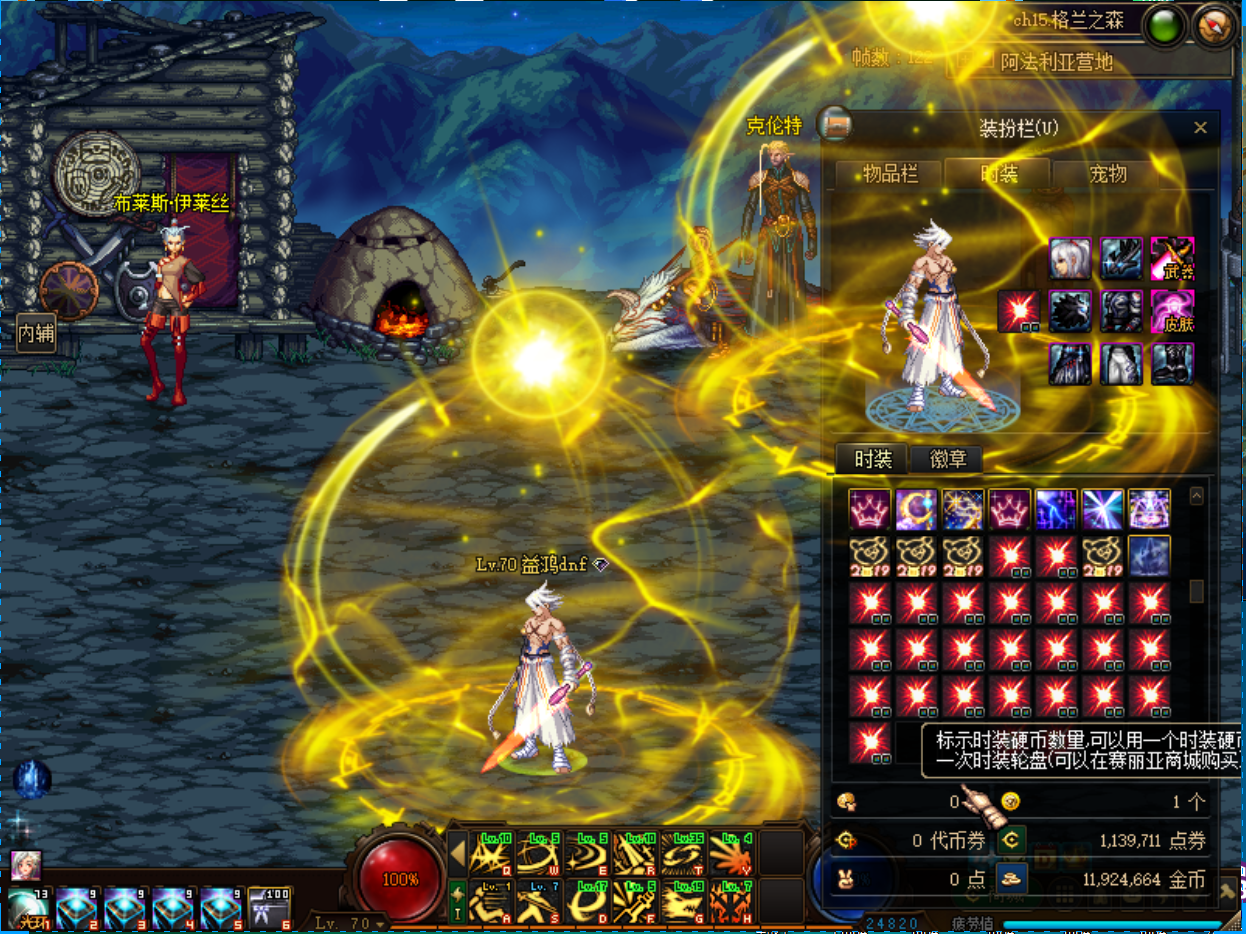
Task: Click the scroll-up arrow of the item grid
Action: (x=1196, y=496)
